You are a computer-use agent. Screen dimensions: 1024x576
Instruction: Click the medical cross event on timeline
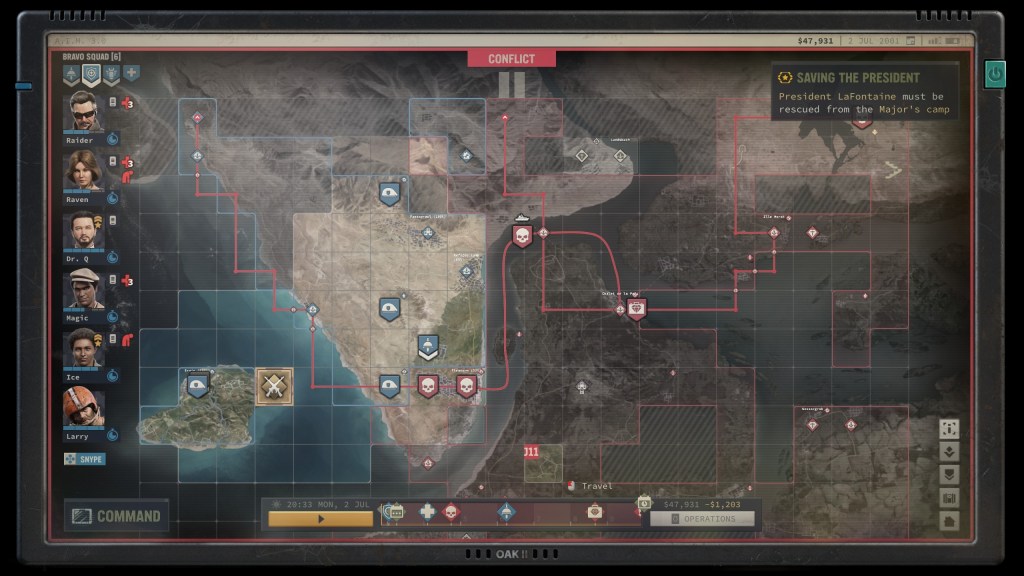click(427, 512)
